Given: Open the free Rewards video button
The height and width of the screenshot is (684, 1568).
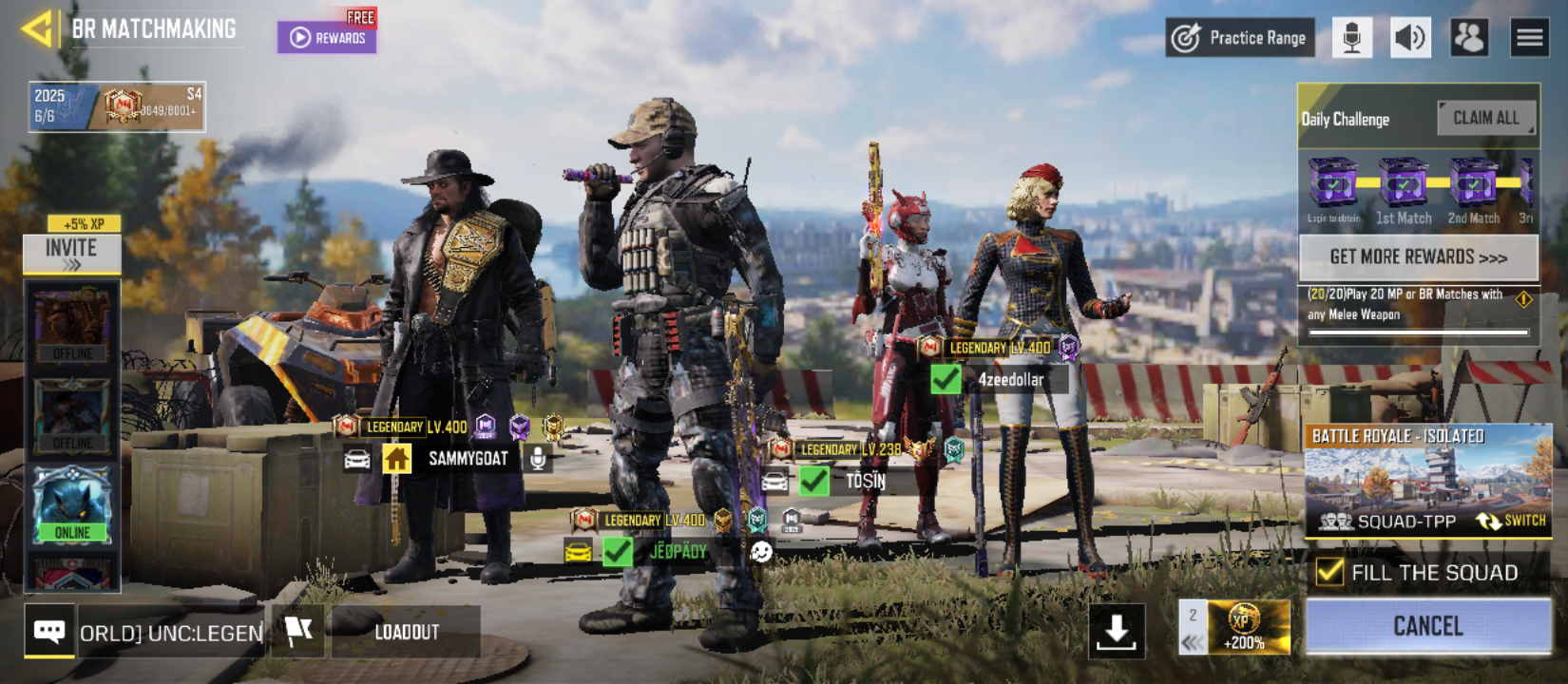Looking at the screenshot, I should coord(327,37).
